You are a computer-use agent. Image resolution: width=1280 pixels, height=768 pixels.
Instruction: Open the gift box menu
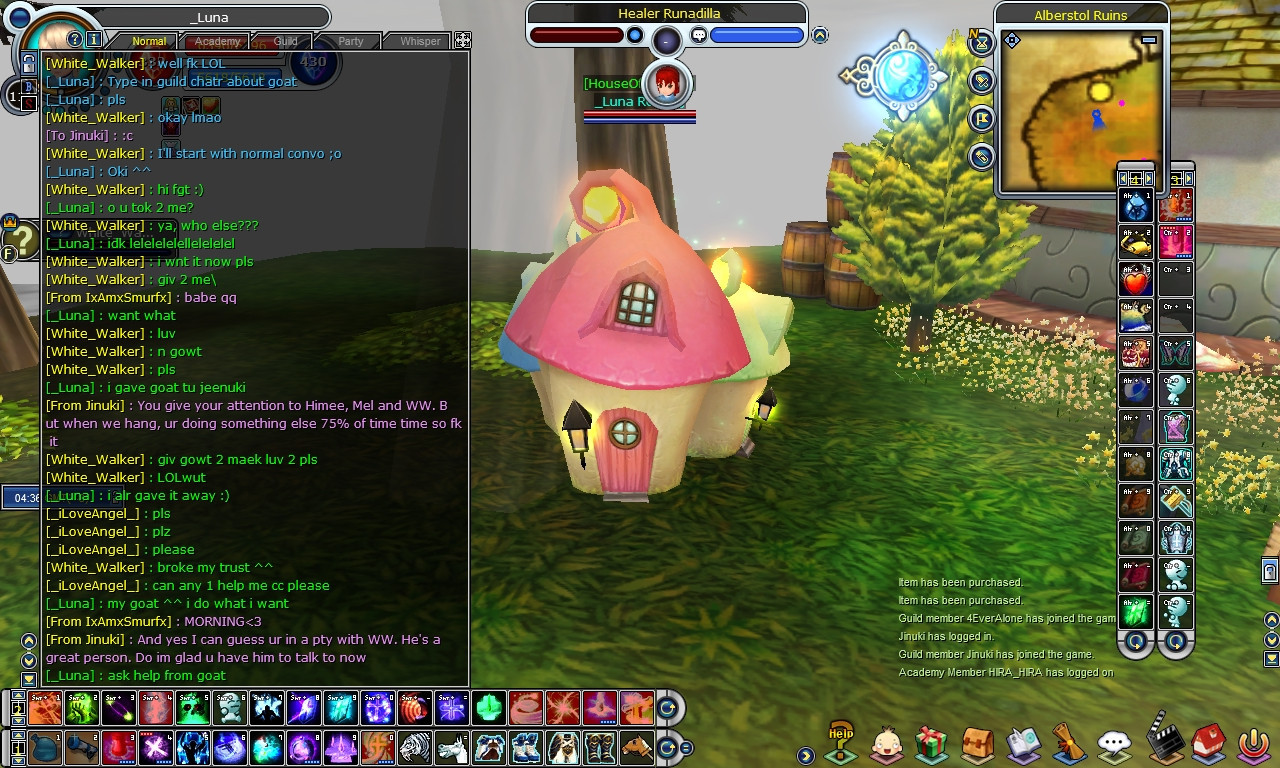932,744
